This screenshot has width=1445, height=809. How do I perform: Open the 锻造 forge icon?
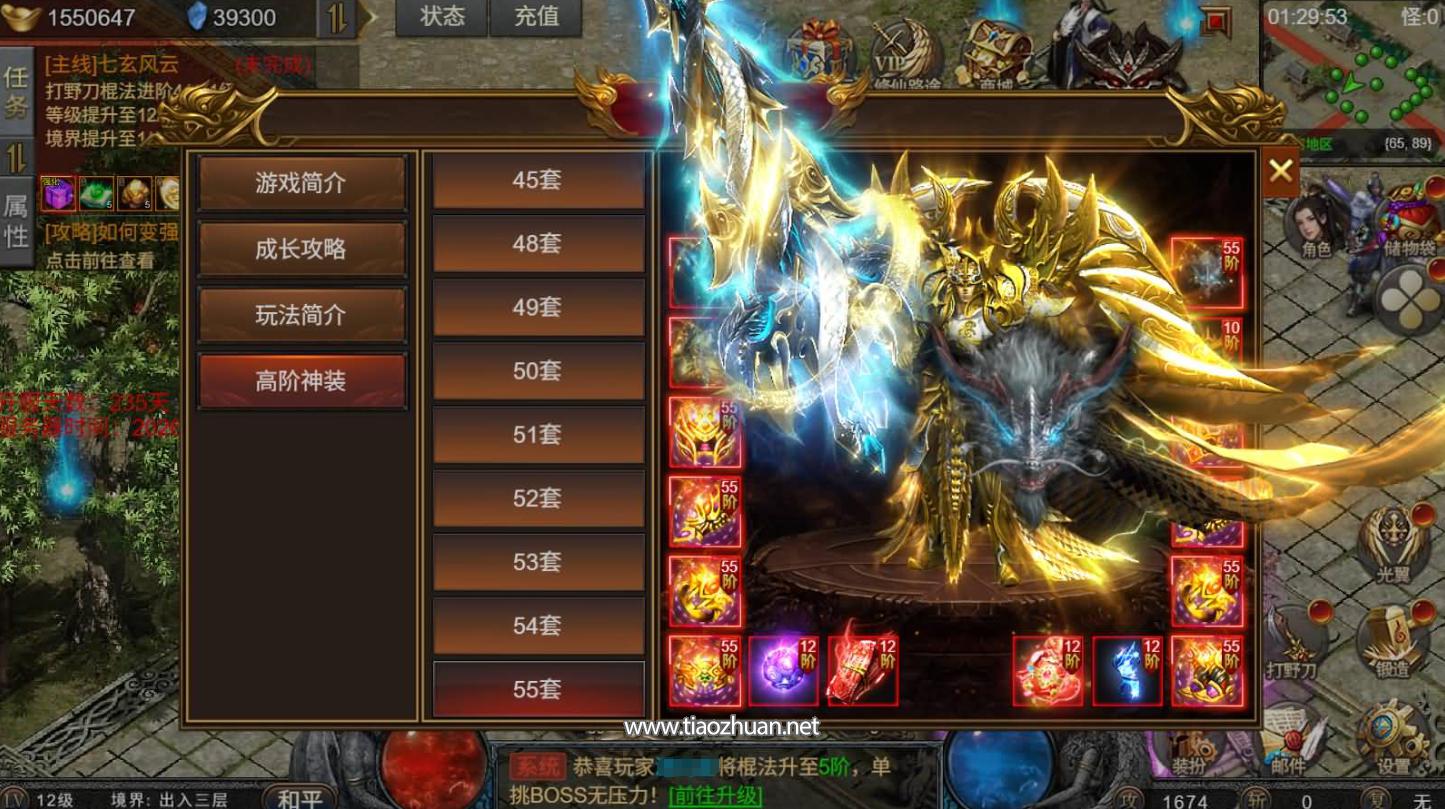1390,637
